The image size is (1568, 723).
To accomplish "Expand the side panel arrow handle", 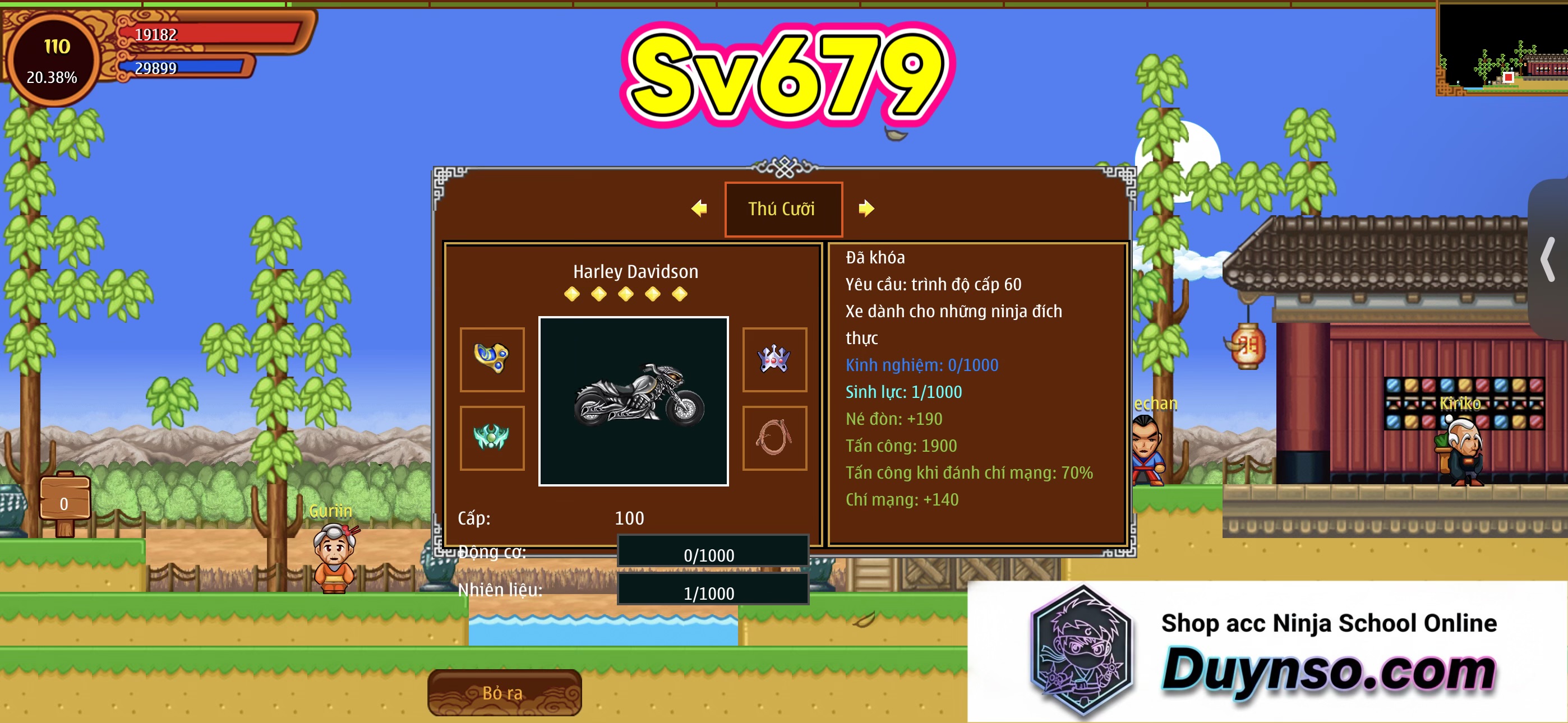I will (x=1548, y=259).
